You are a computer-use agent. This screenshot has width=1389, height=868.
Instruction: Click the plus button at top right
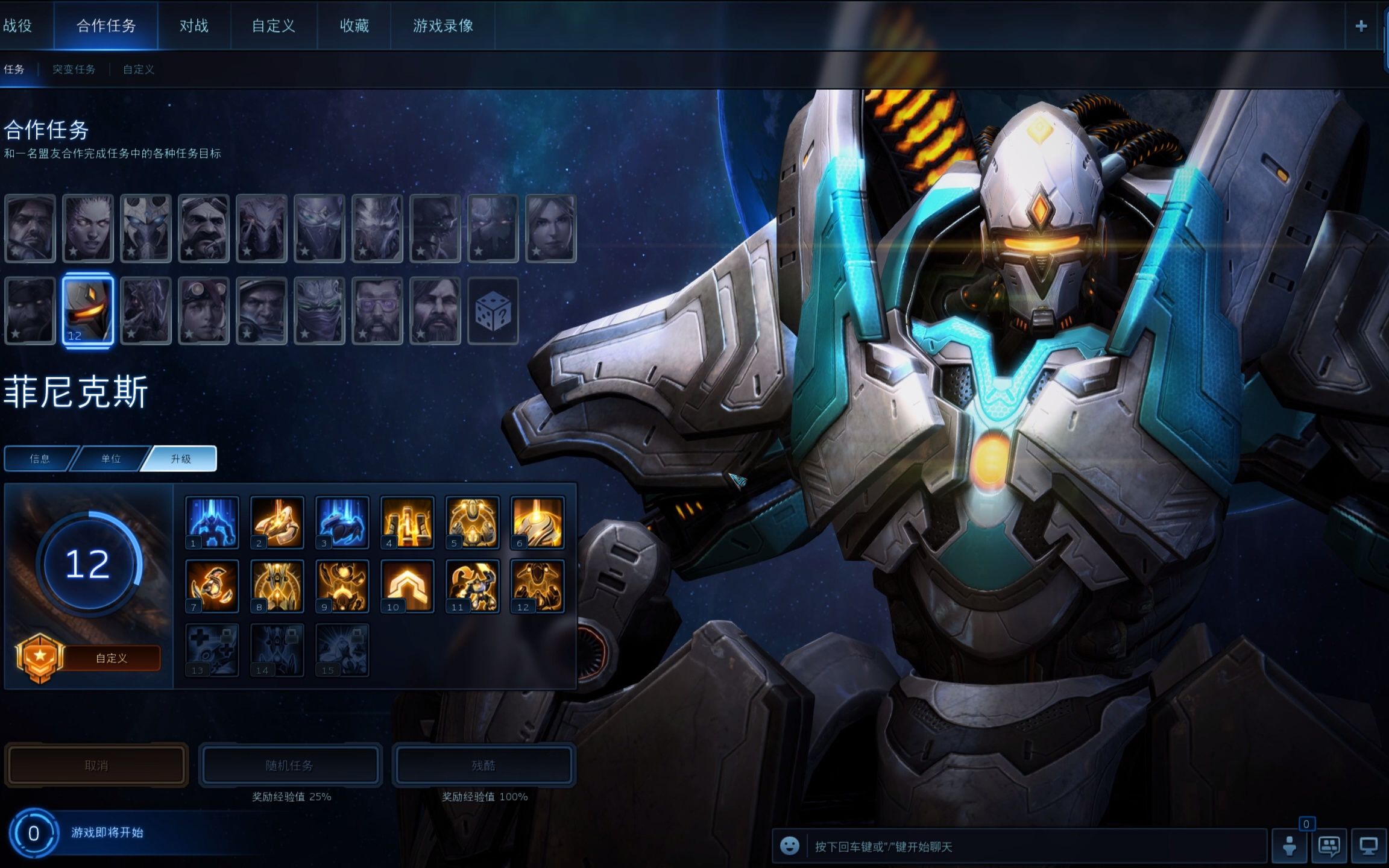1361,26
